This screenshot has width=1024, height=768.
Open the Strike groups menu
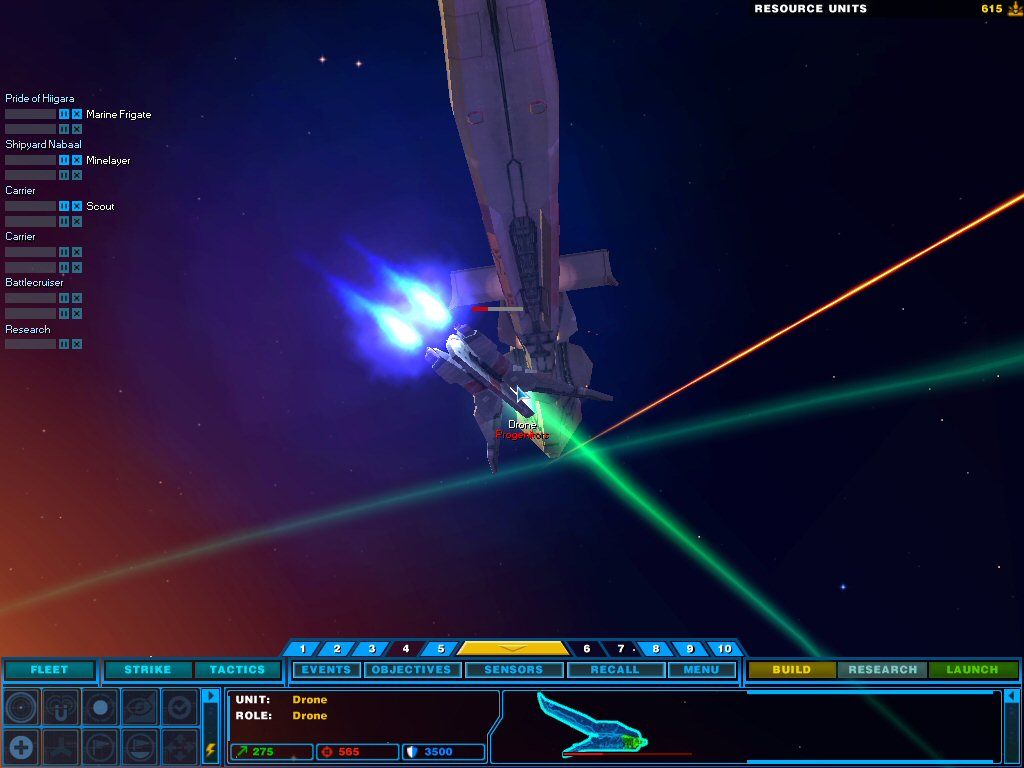(x=147, y=670)
